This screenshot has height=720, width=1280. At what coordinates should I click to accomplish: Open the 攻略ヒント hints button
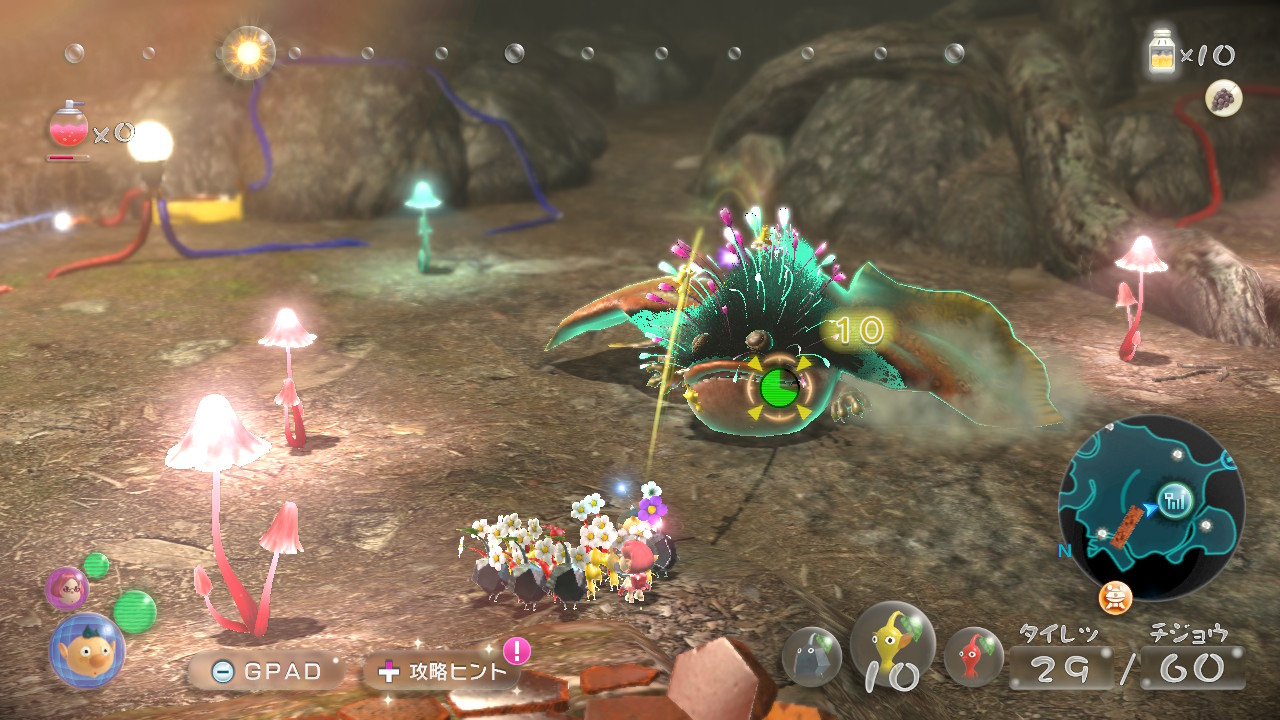(x=443, y=671)
